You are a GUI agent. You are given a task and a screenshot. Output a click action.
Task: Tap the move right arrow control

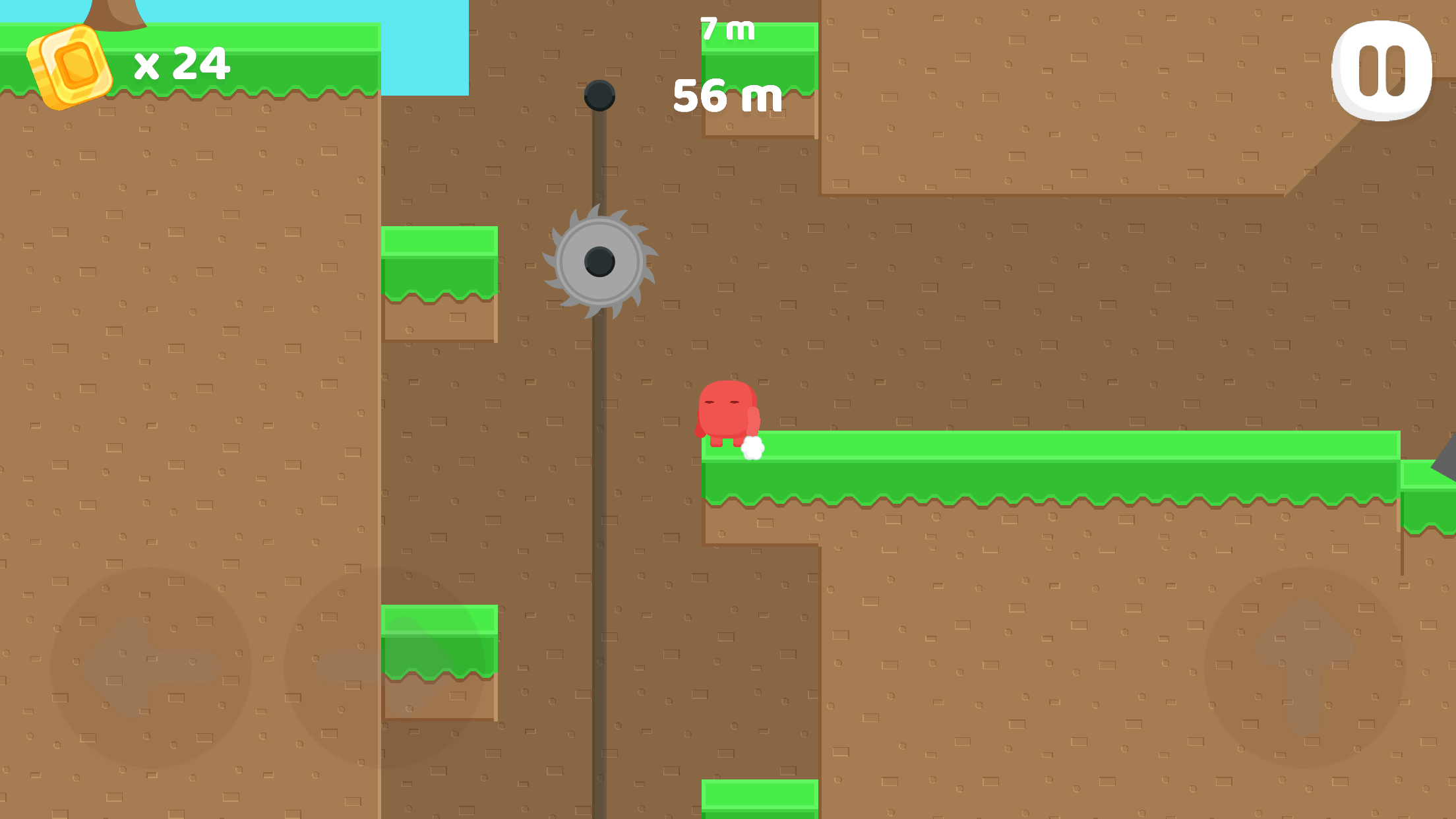coord(384,667)
